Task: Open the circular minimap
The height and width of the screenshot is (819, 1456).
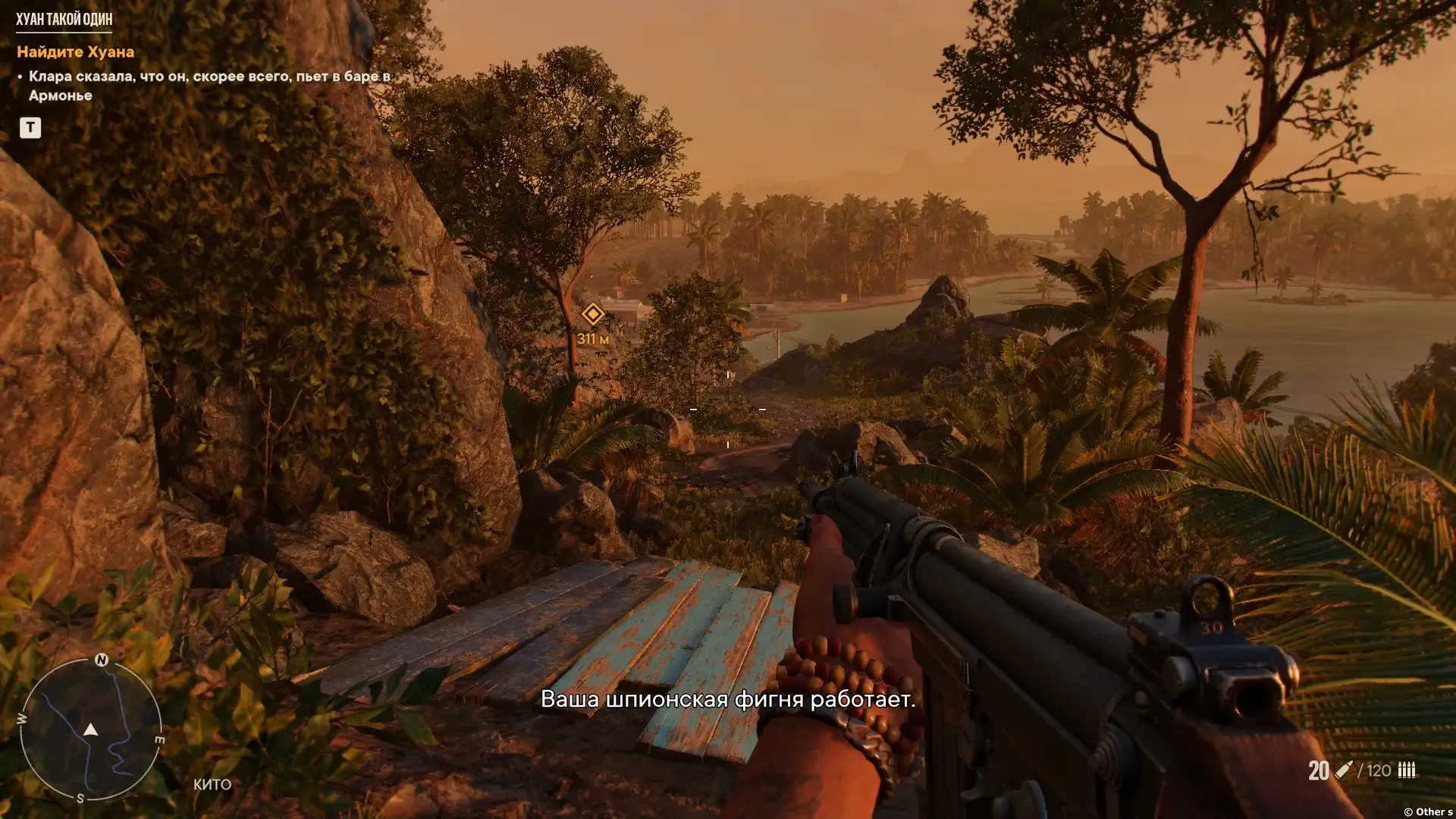Action: tap(90, 730)
